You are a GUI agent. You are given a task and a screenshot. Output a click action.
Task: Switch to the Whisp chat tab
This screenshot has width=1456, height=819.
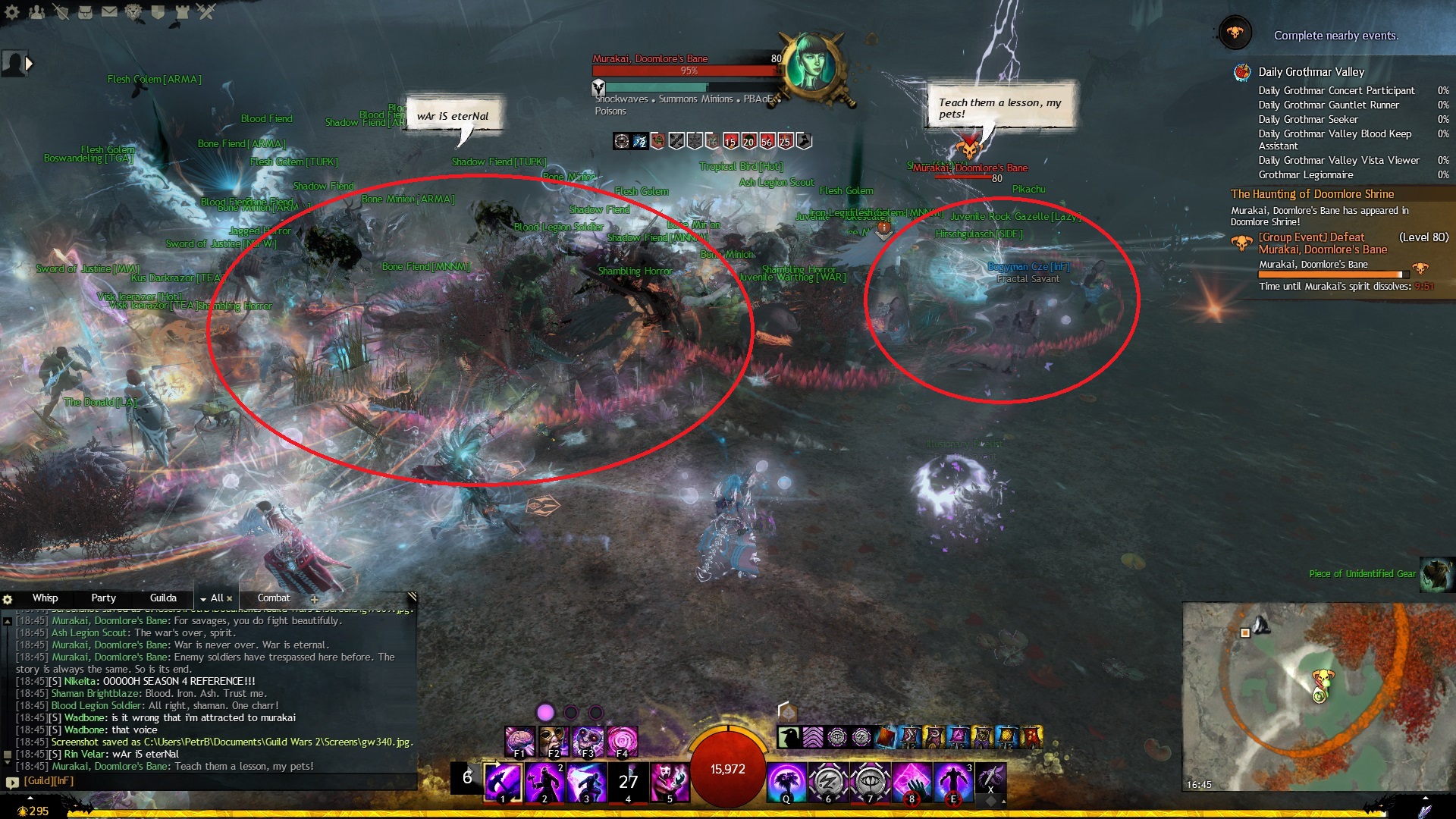point(45,598)
